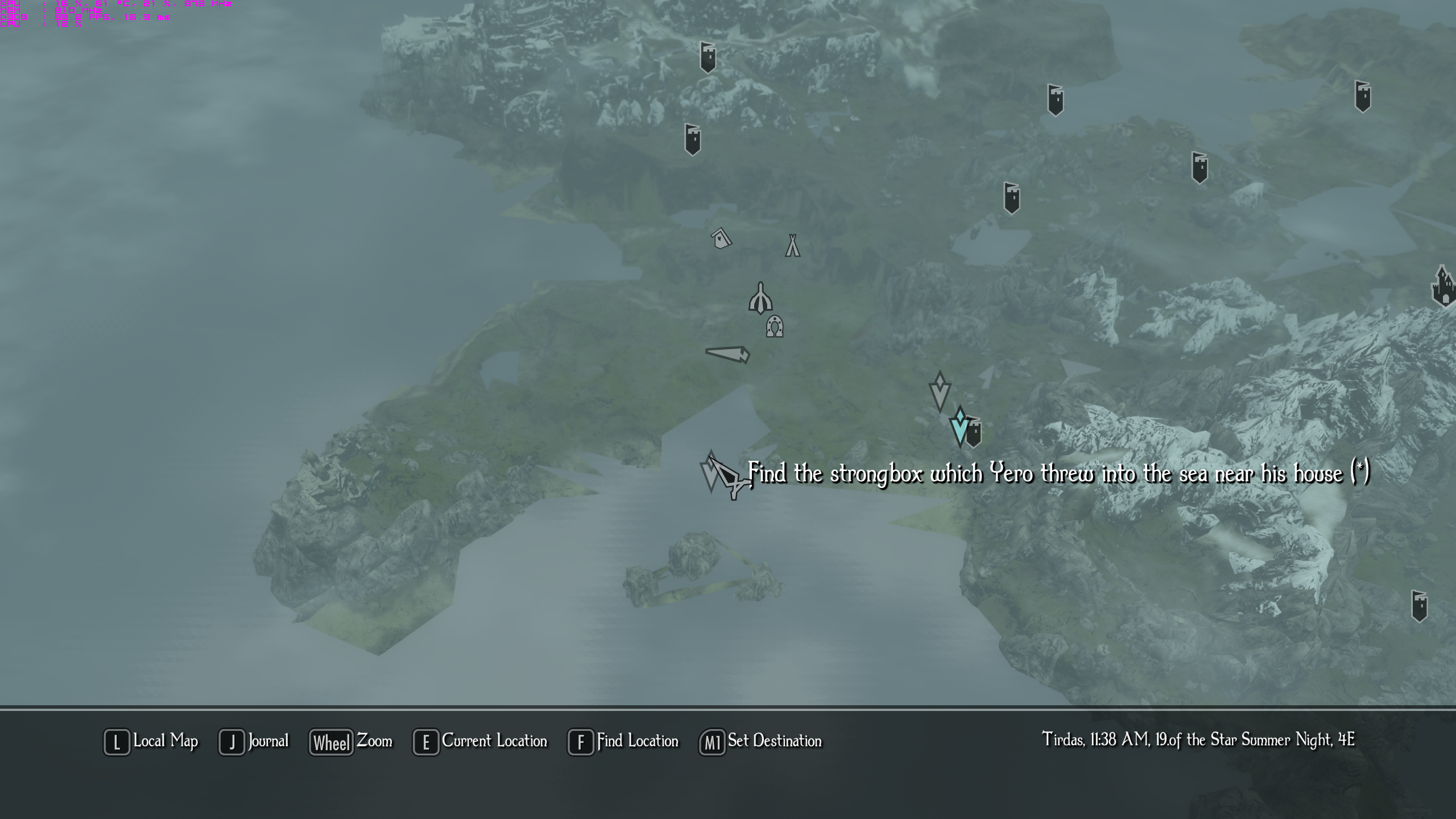Select the castle marker at the map's right edge
Screen dimensions: 1456x819
pos(1444,286)
